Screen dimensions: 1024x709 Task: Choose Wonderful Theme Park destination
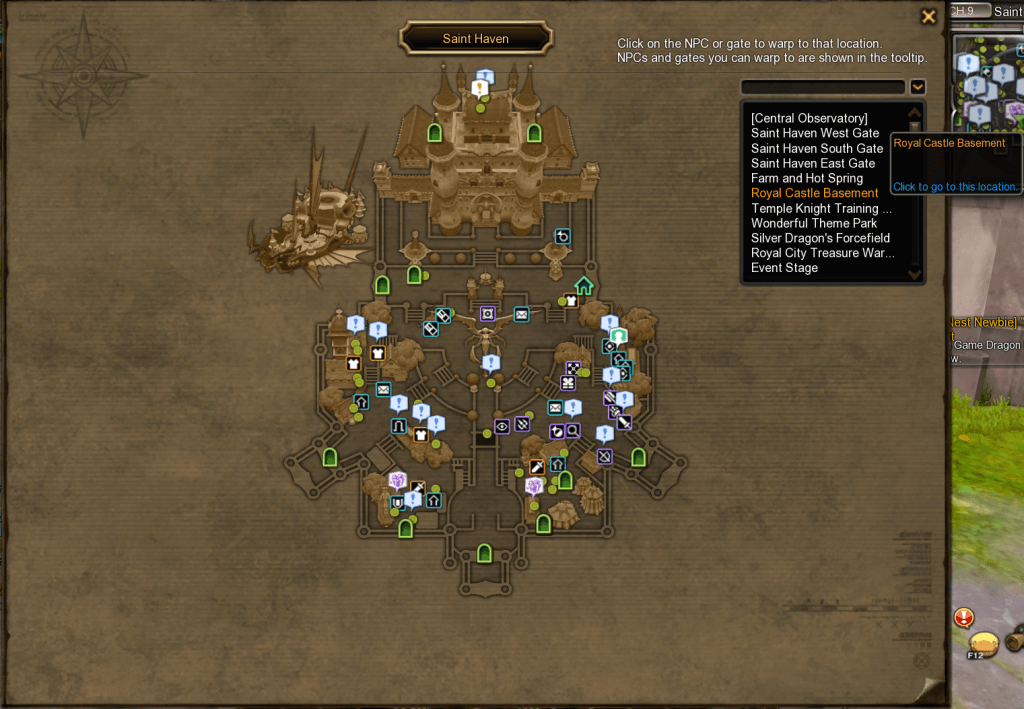click(x=814, y=223)
